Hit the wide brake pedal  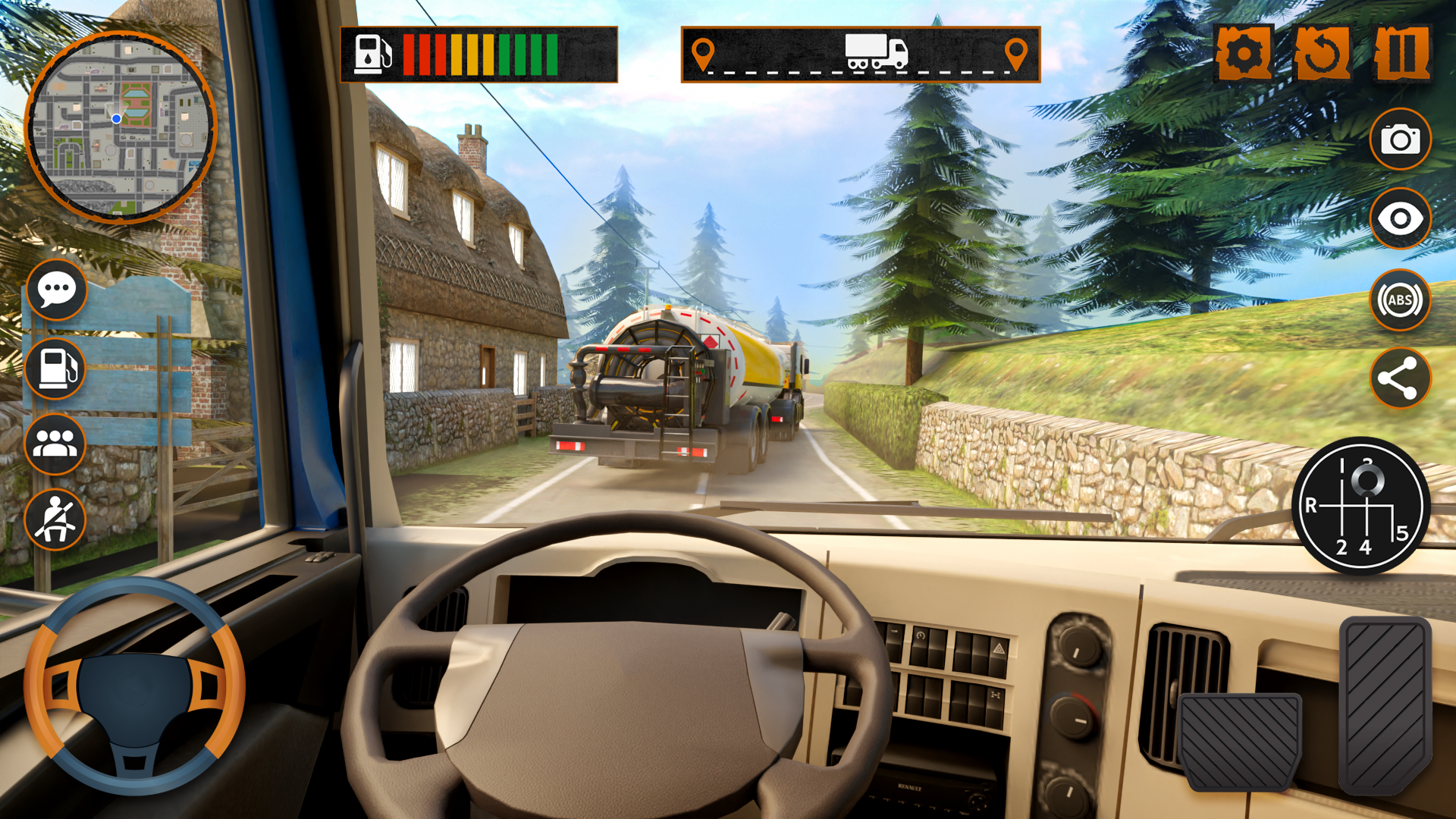click(1241, 742)
